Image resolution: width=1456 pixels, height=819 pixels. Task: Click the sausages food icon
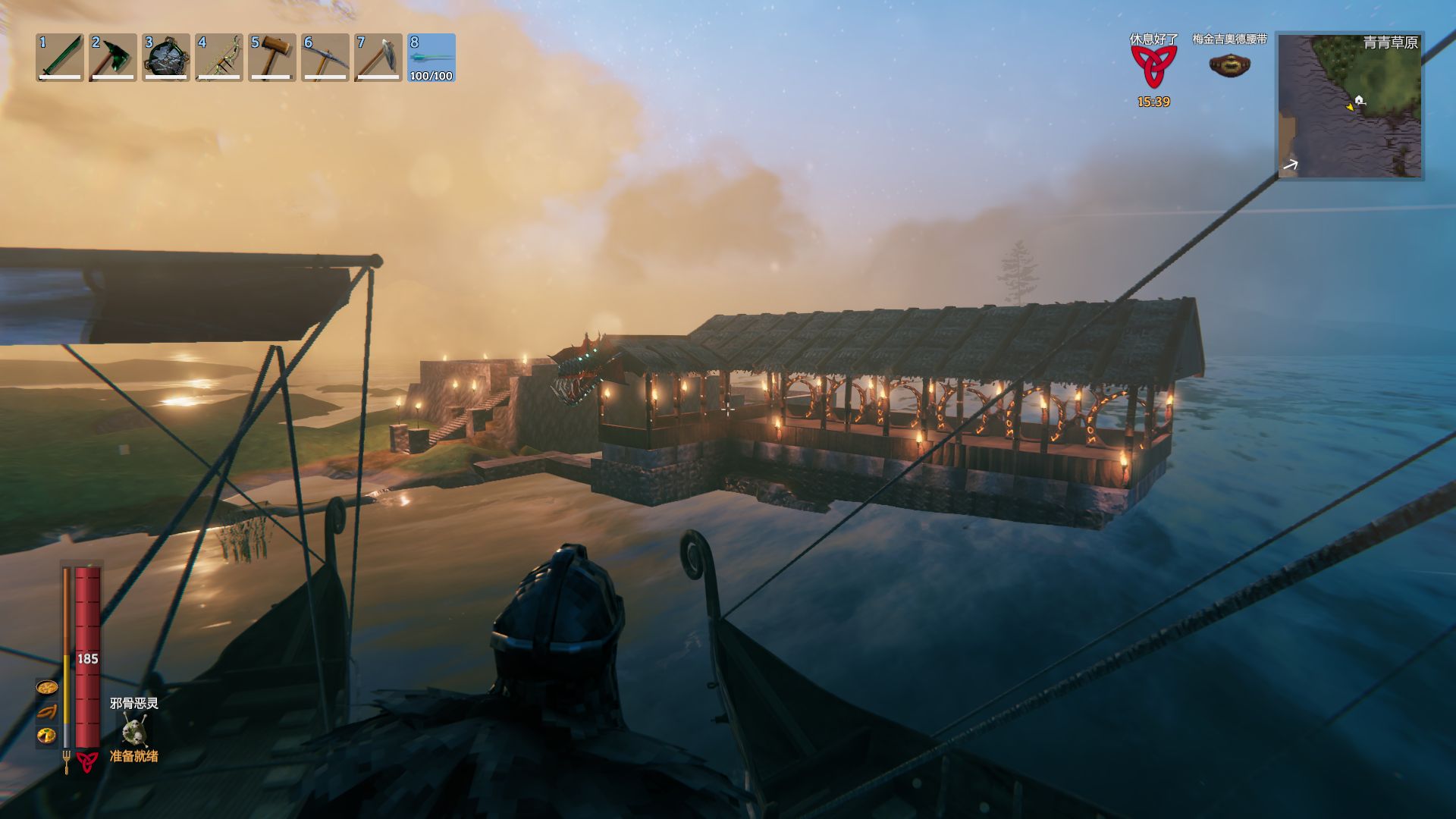click(47, 711)
